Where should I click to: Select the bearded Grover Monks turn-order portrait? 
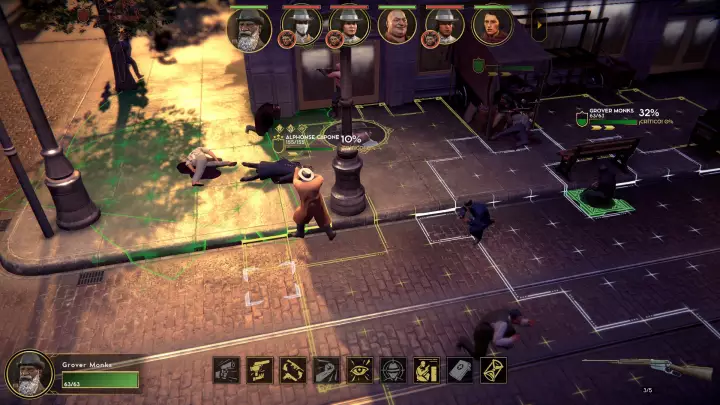pos(249,27)
